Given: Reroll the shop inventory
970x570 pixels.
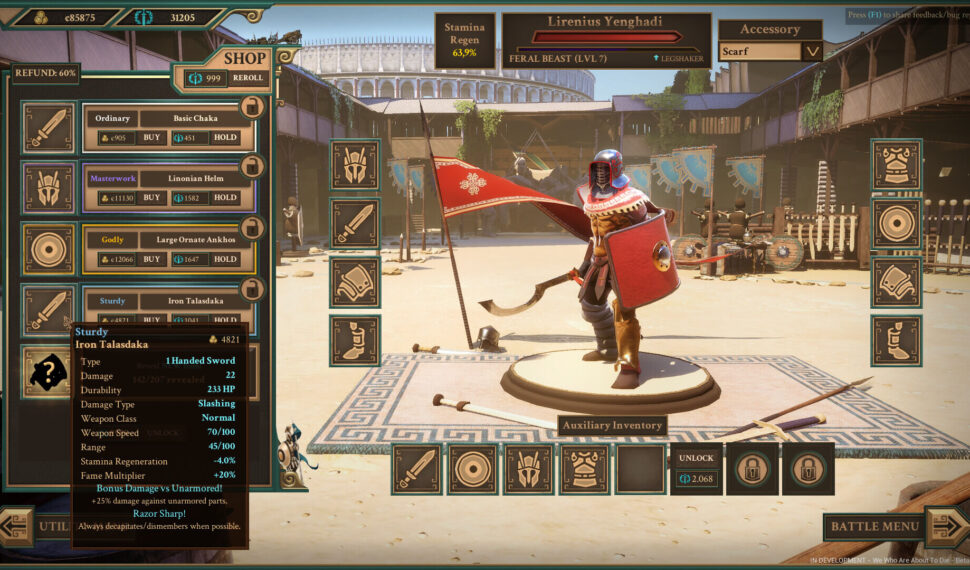Looking at the screenshot, I should 248,78.
